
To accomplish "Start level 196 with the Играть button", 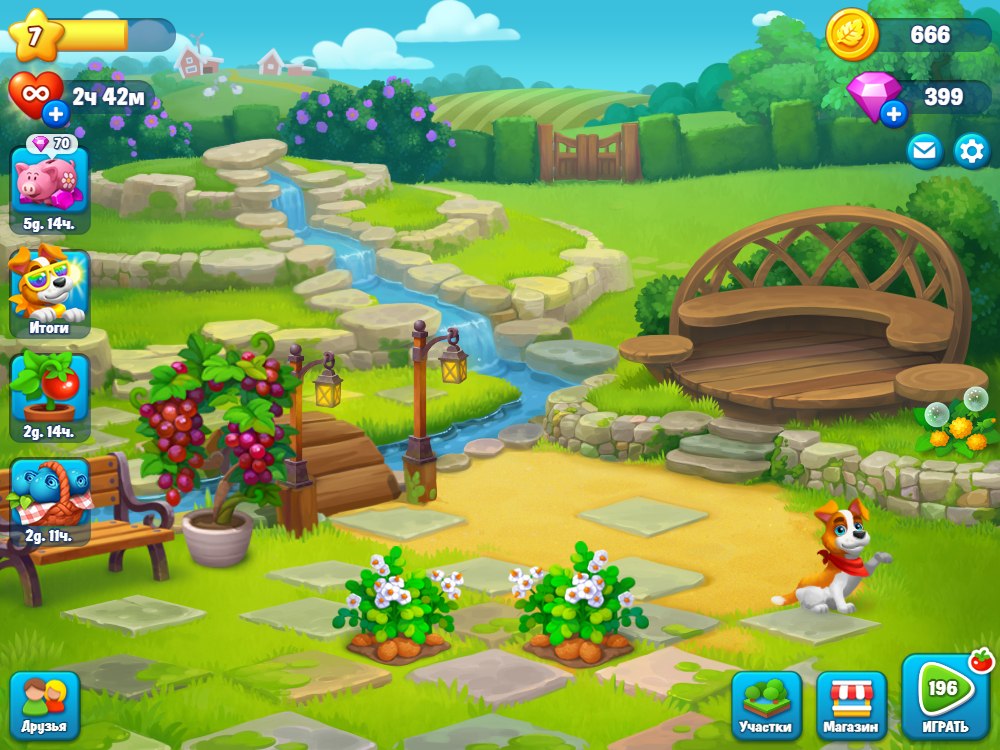I will coord(945,700).
